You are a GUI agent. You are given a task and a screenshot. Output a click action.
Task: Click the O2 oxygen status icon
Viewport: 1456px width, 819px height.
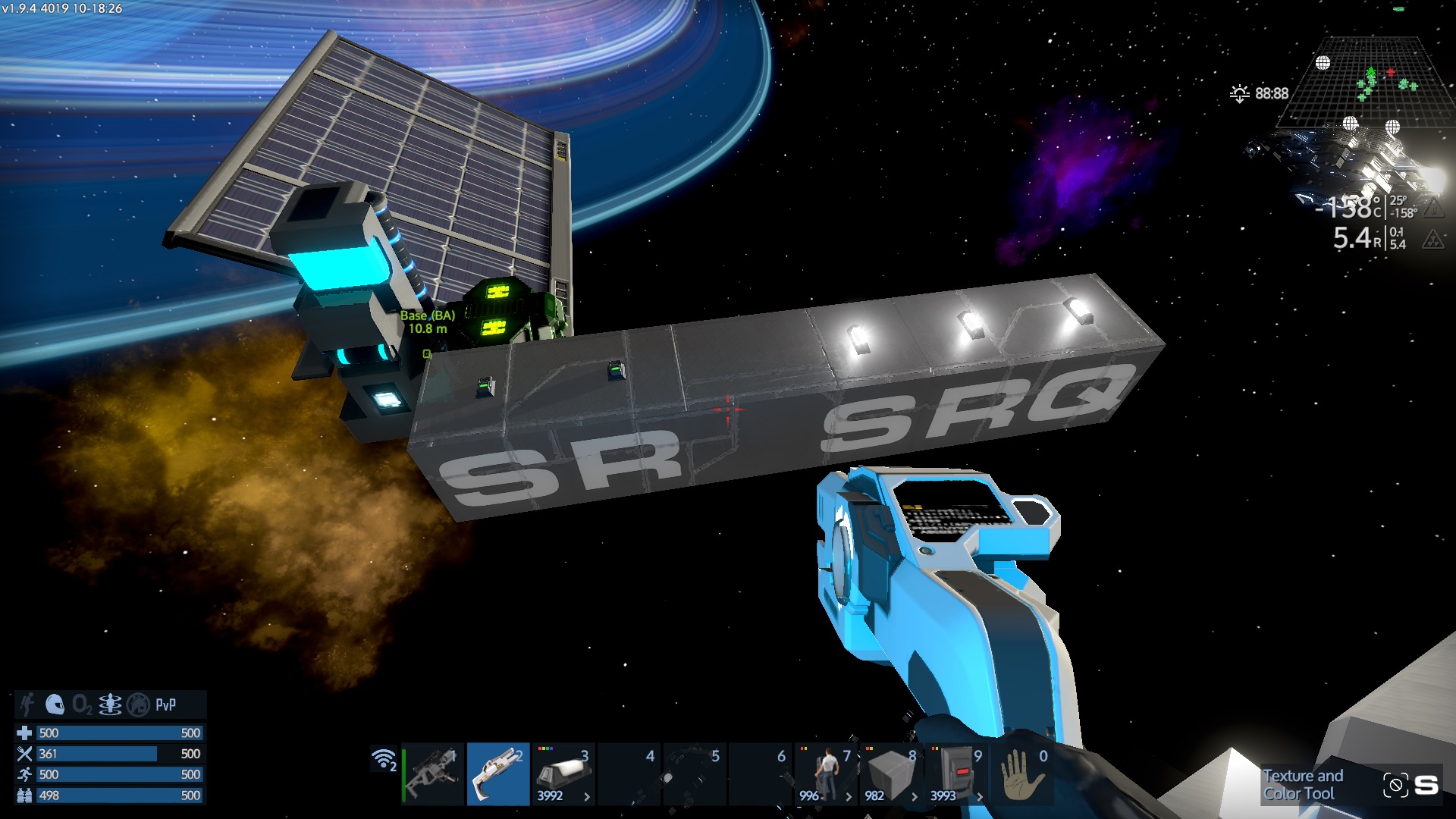pos(82,705)
